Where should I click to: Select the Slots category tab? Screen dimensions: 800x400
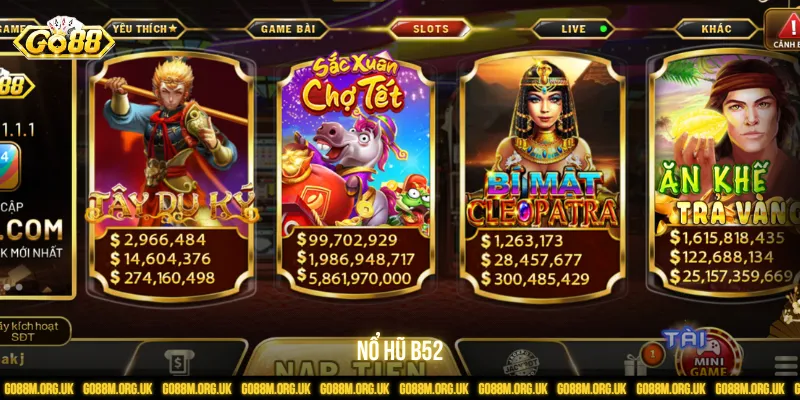[x=431, y=29]
